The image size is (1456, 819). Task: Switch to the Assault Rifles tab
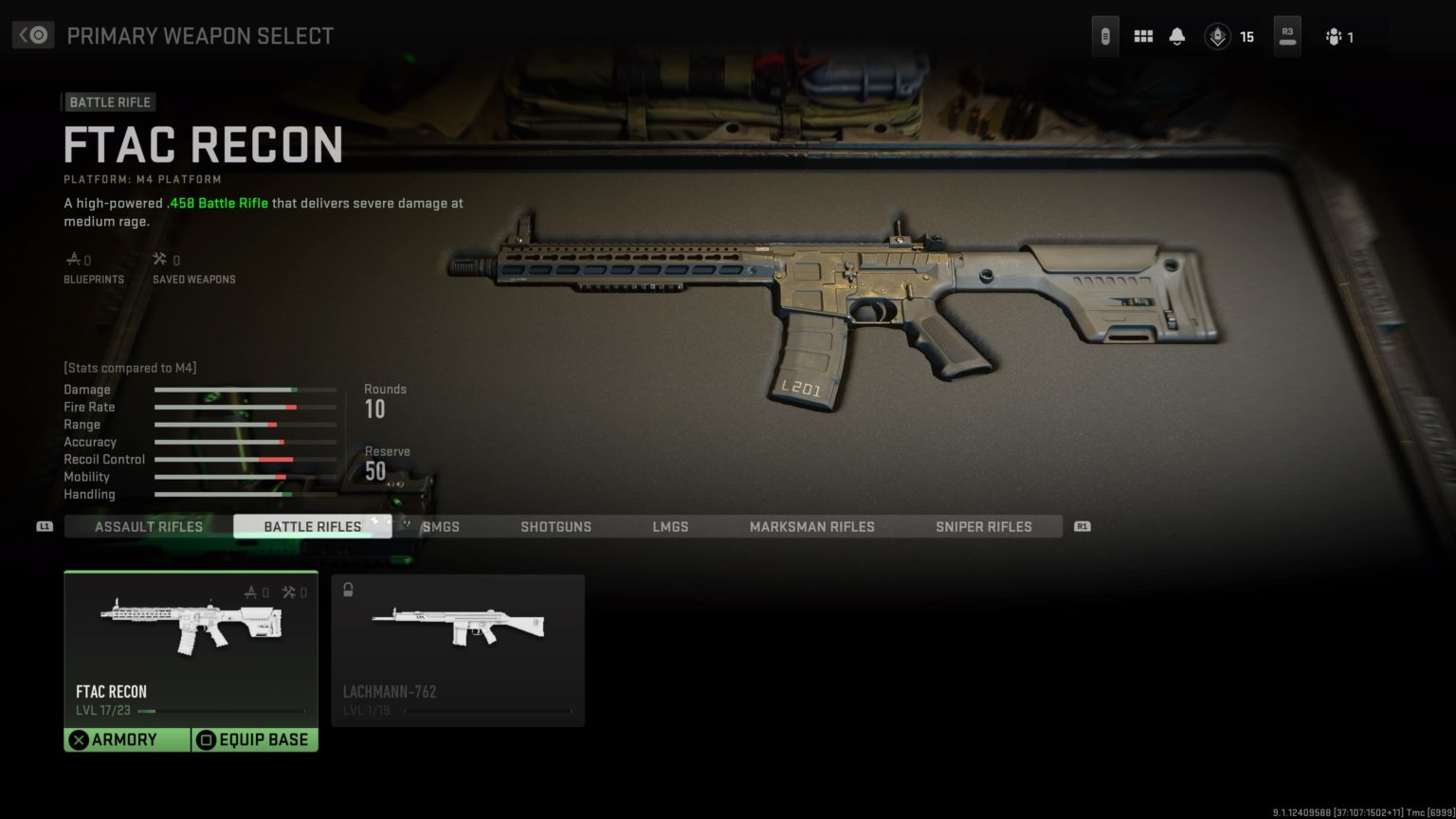(x=148, y=526)
